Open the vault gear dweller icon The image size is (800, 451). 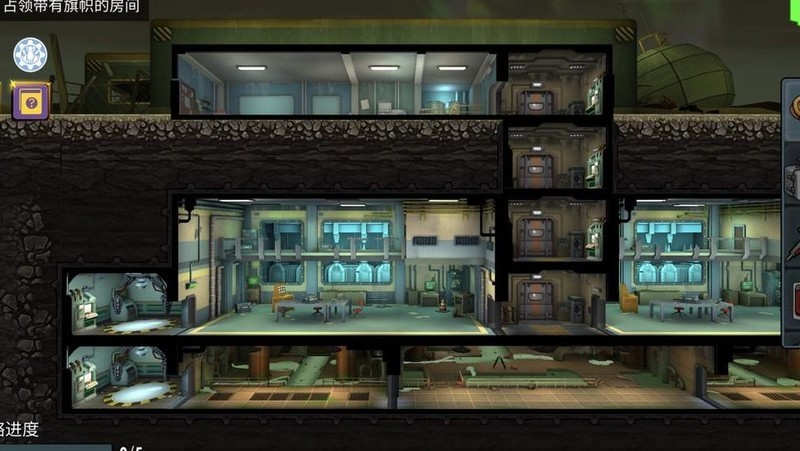pos(30,56)
